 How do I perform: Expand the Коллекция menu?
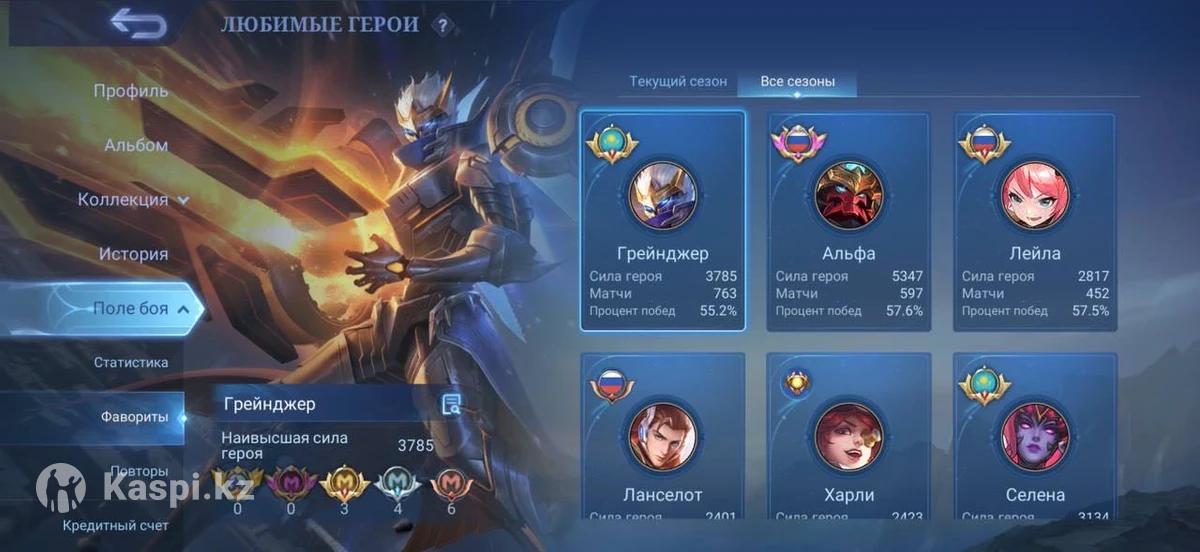(134, 199)
